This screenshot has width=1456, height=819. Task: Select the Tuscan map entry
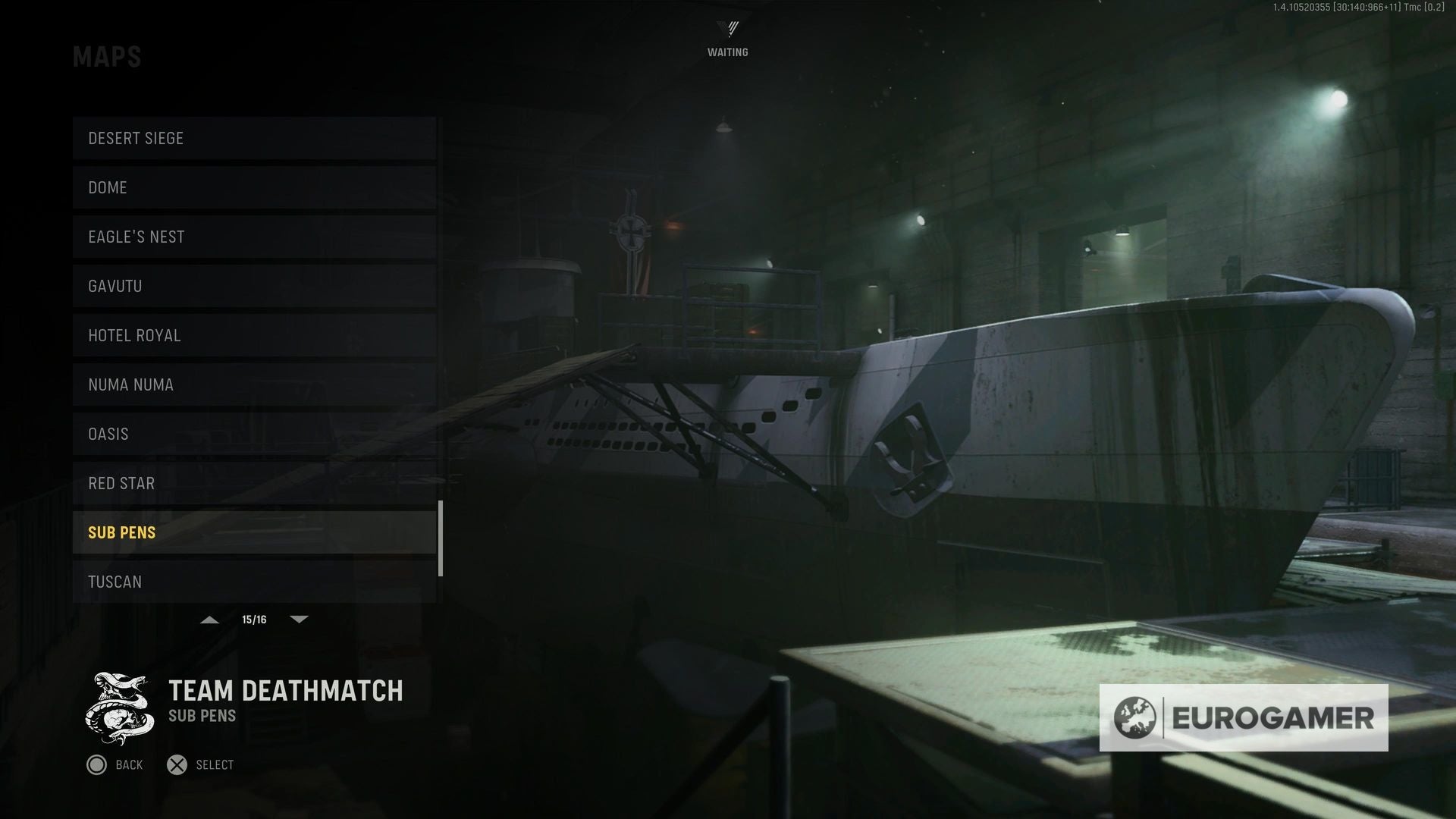pos(254,582)
